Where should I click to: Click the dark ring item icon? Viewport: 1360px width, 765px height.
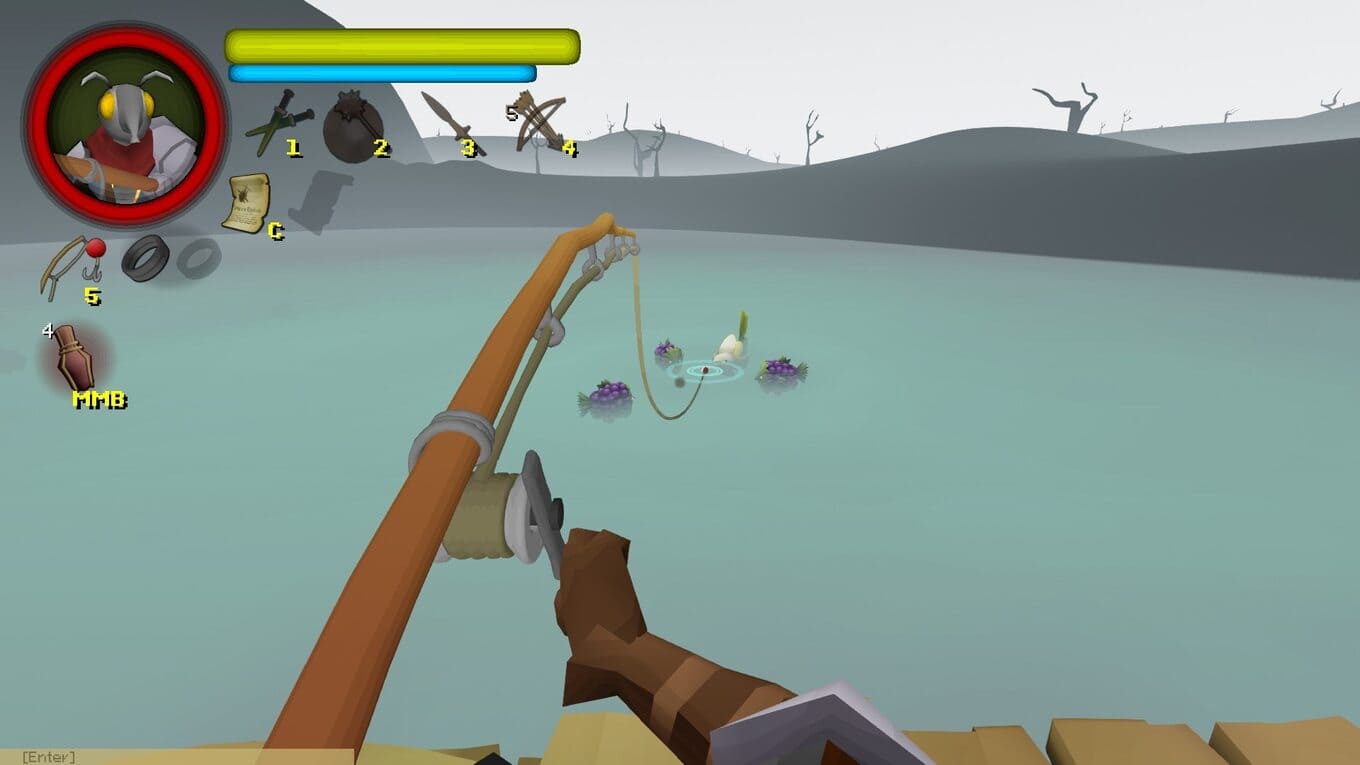pos(147,258)
